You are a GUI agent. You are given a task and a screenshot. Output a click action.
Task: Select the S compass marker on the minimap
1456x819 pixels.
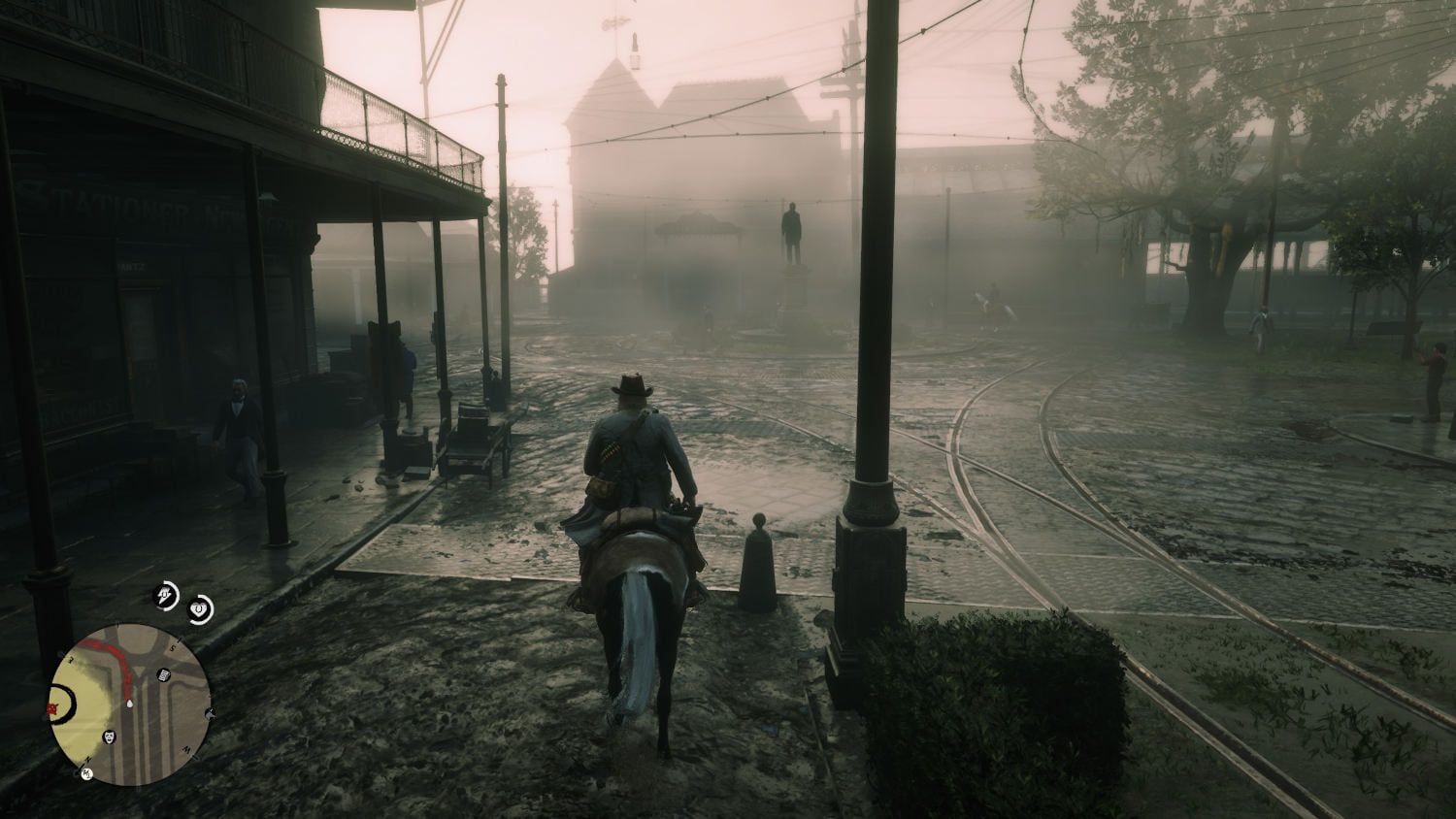(173, 645)
